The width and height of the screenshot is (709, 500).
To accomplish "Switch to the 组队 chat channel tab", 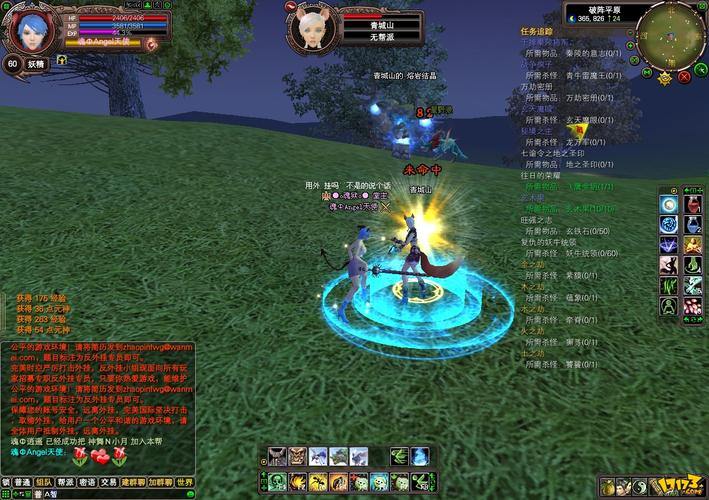I will click(44, 481).
